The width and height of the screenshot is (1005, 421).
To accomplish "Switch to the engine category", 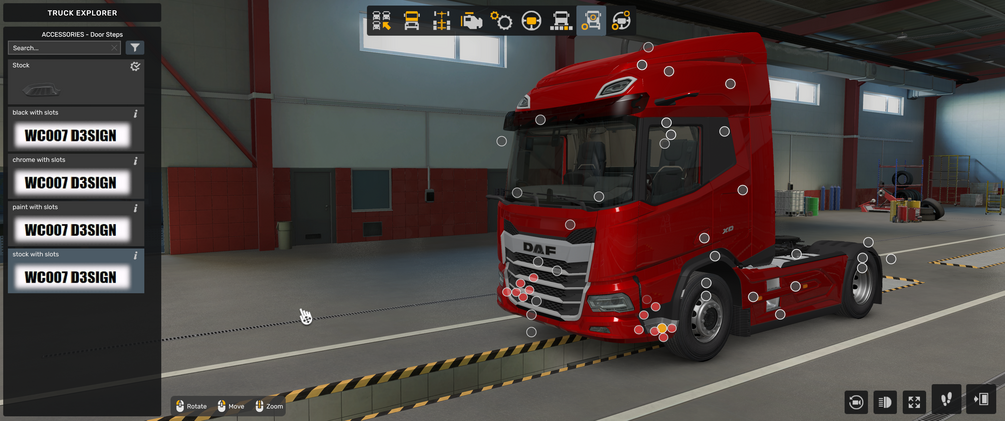I will pyautogui.click(x=471, y=21).
